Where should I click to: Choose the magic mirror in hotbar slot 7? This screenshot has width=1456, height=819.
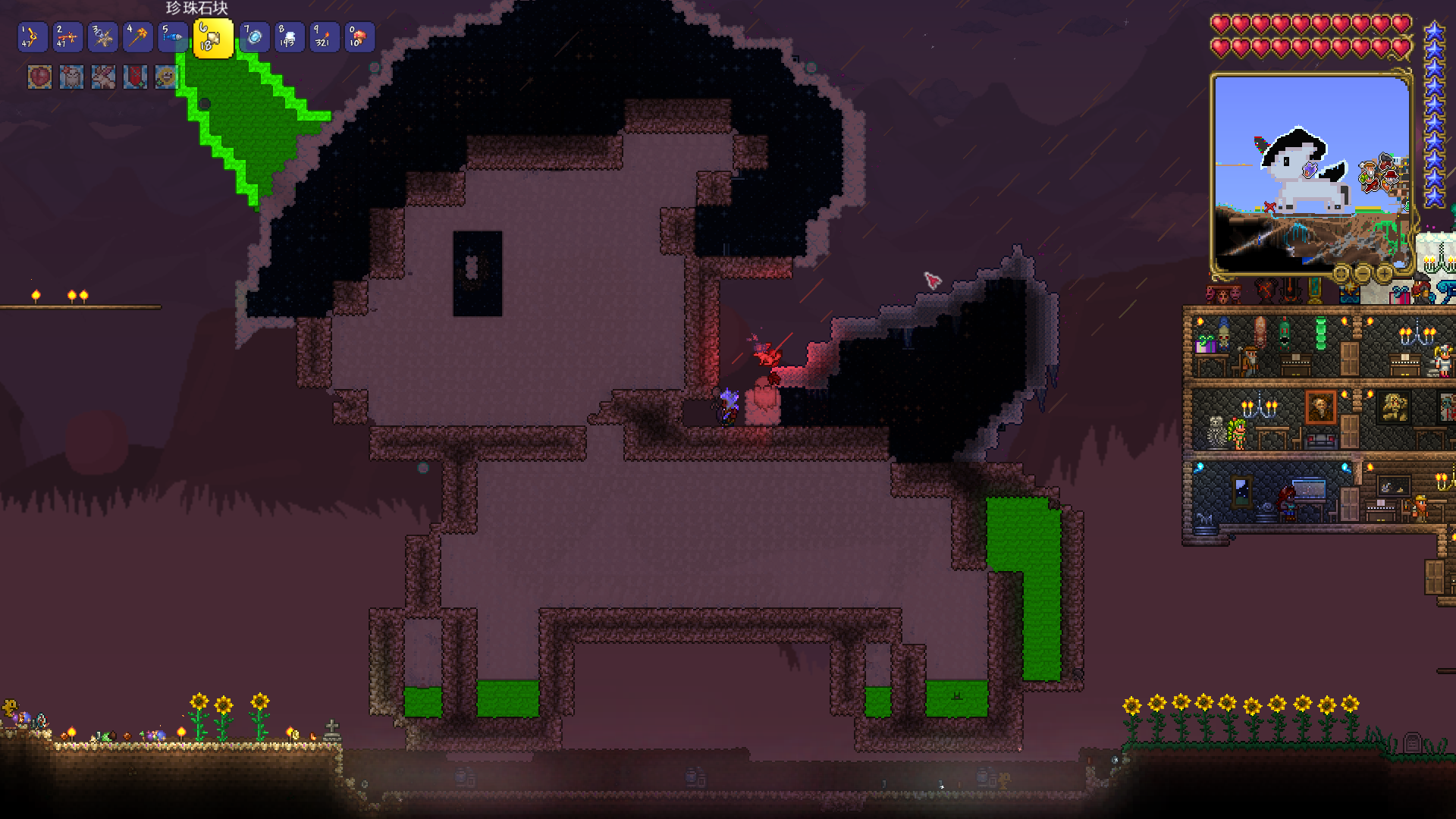(254, 37)
